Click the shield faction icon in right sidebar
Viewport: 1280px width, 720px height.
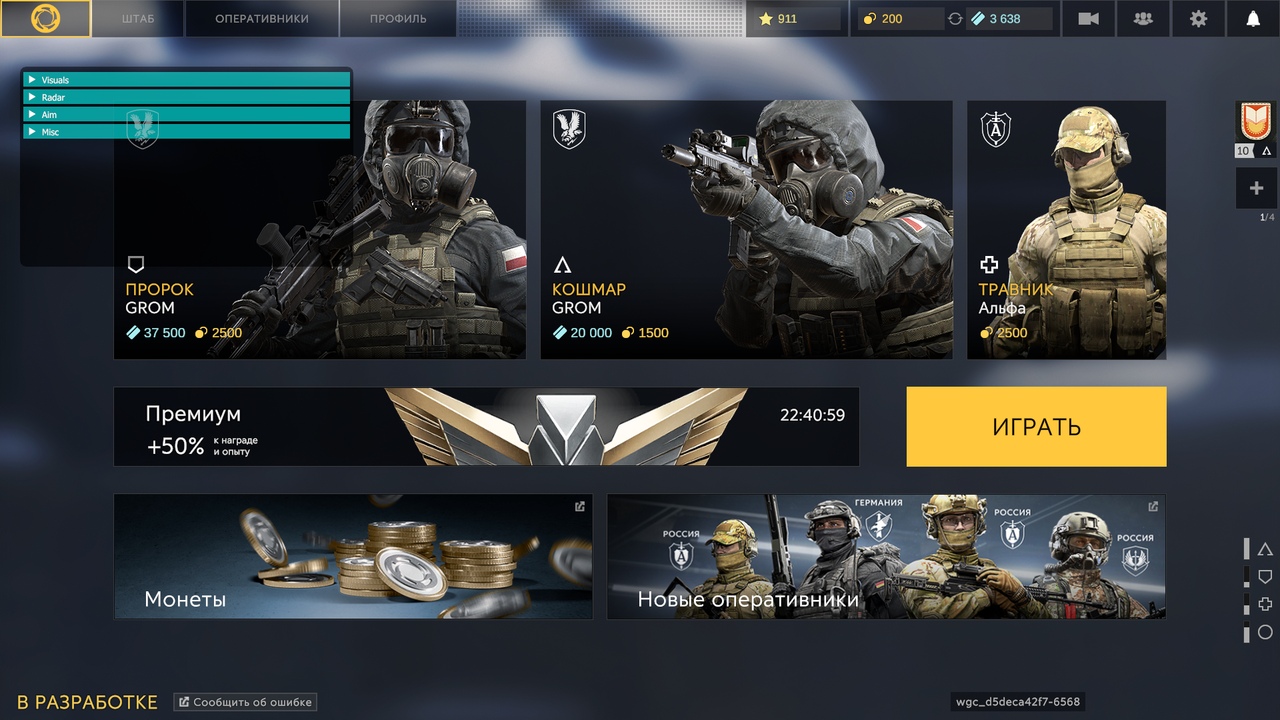coord(1264,576)
